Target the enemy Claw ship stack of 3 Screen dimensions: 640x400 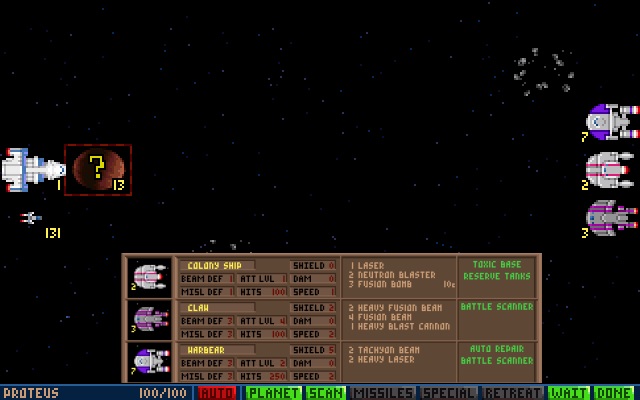click(x=611, y=217)
